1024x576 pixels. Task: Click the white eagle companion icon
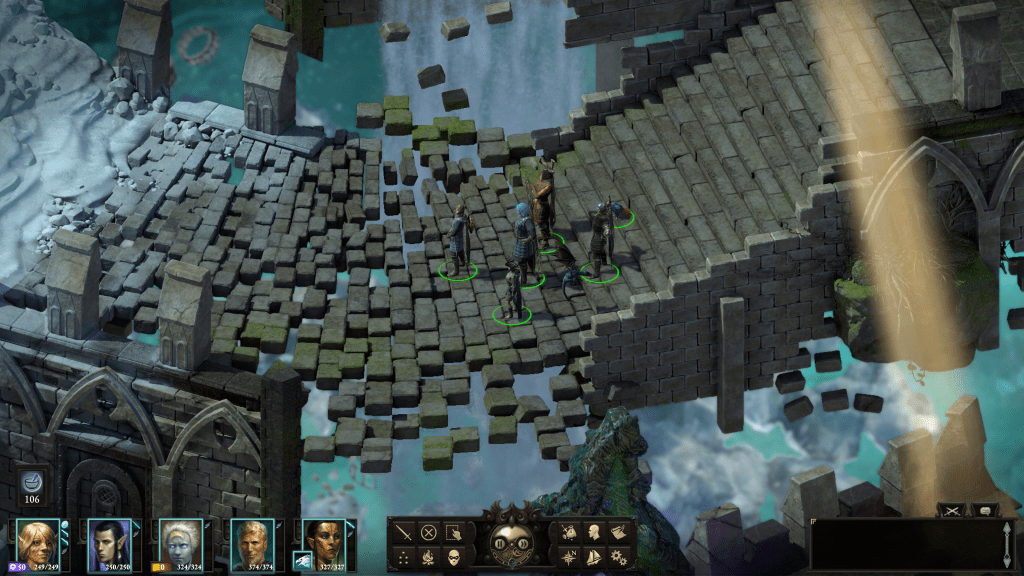tap(300, 561)
